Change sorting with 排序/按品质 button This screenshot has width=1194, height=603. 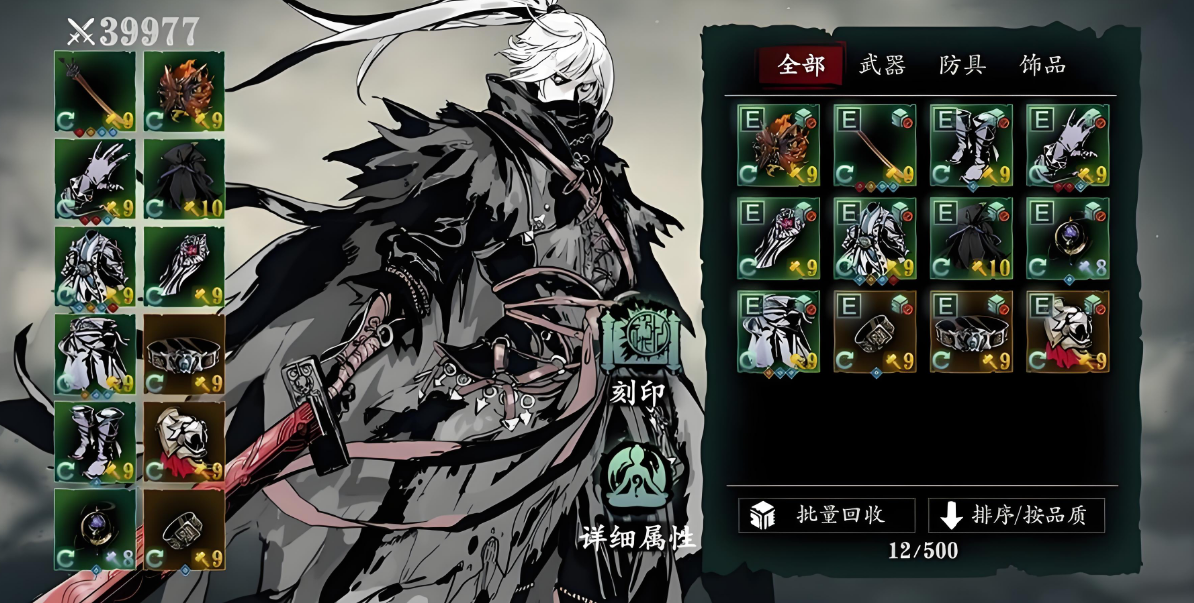click(x=1016, y=515)
